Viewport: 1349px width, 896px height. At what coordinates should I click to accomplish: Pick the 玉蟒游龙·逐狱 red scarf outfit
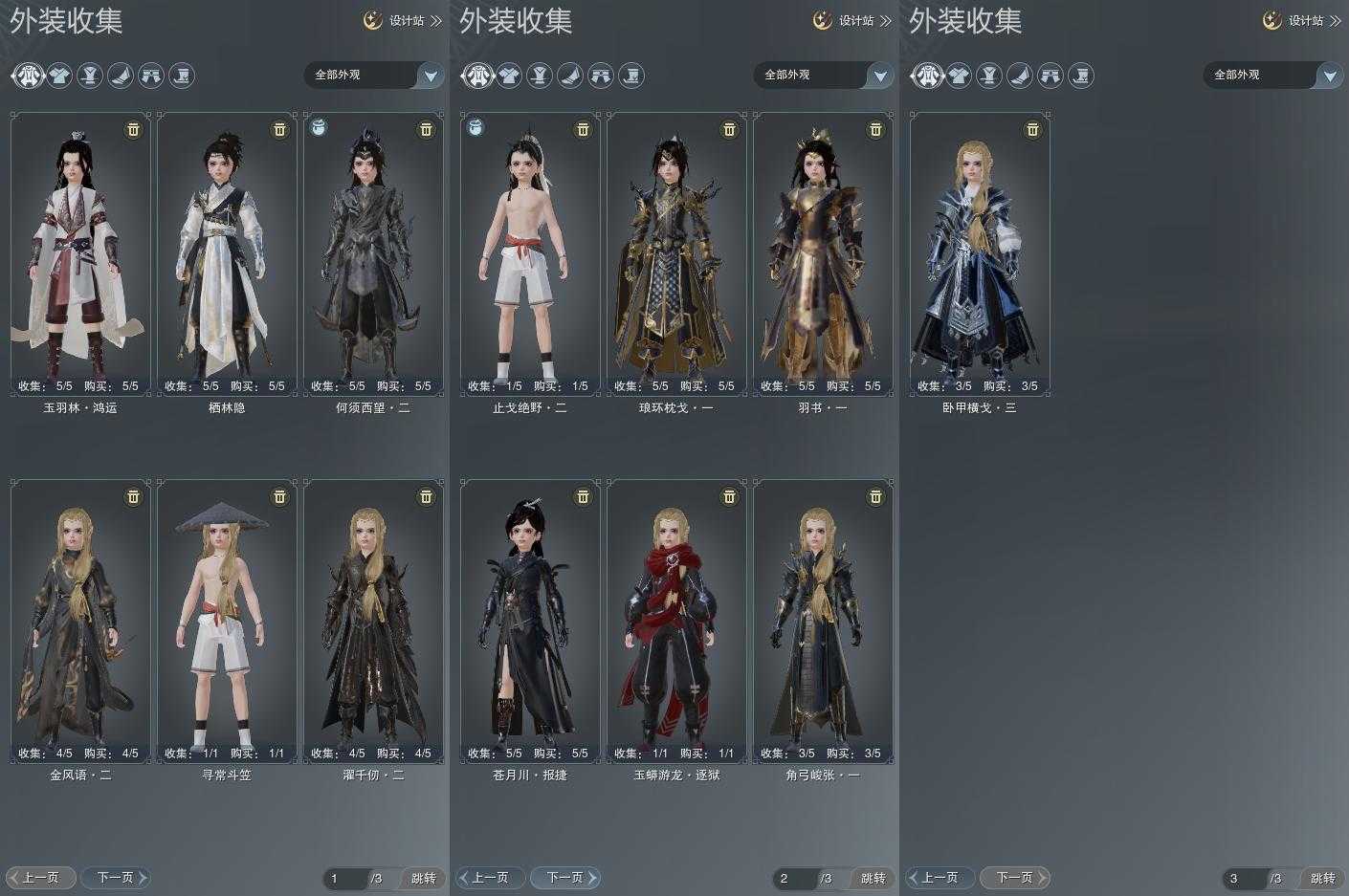676,622
